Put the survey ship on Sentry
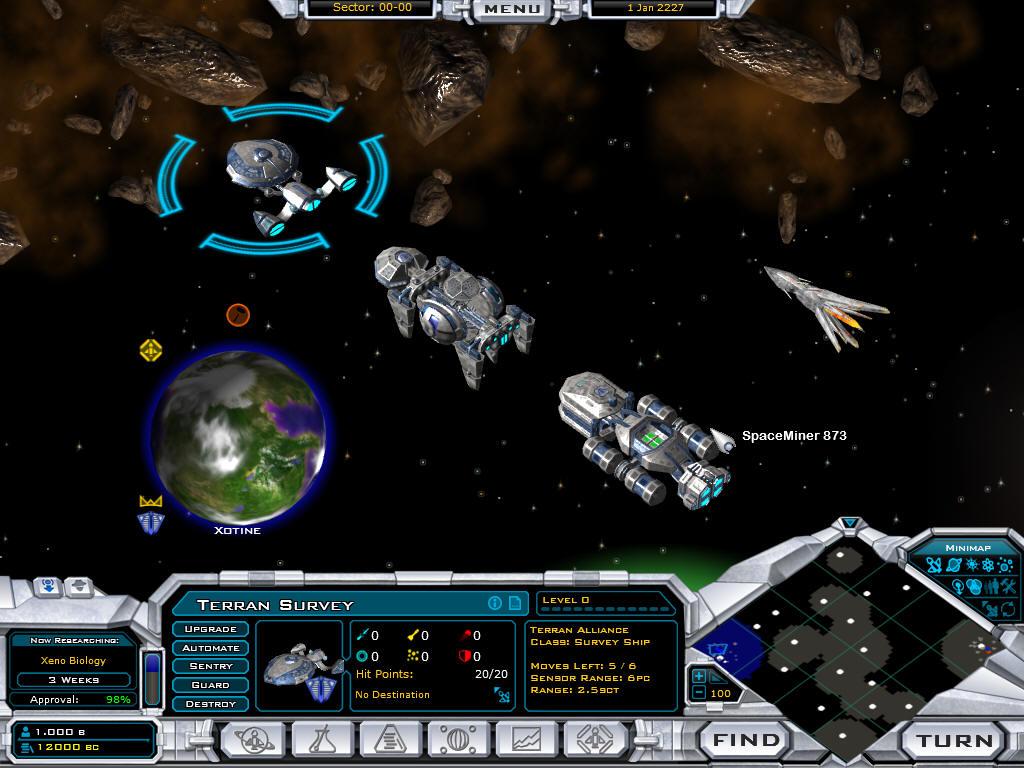This screenshot has width=1024, height=768. coord(211,666)
